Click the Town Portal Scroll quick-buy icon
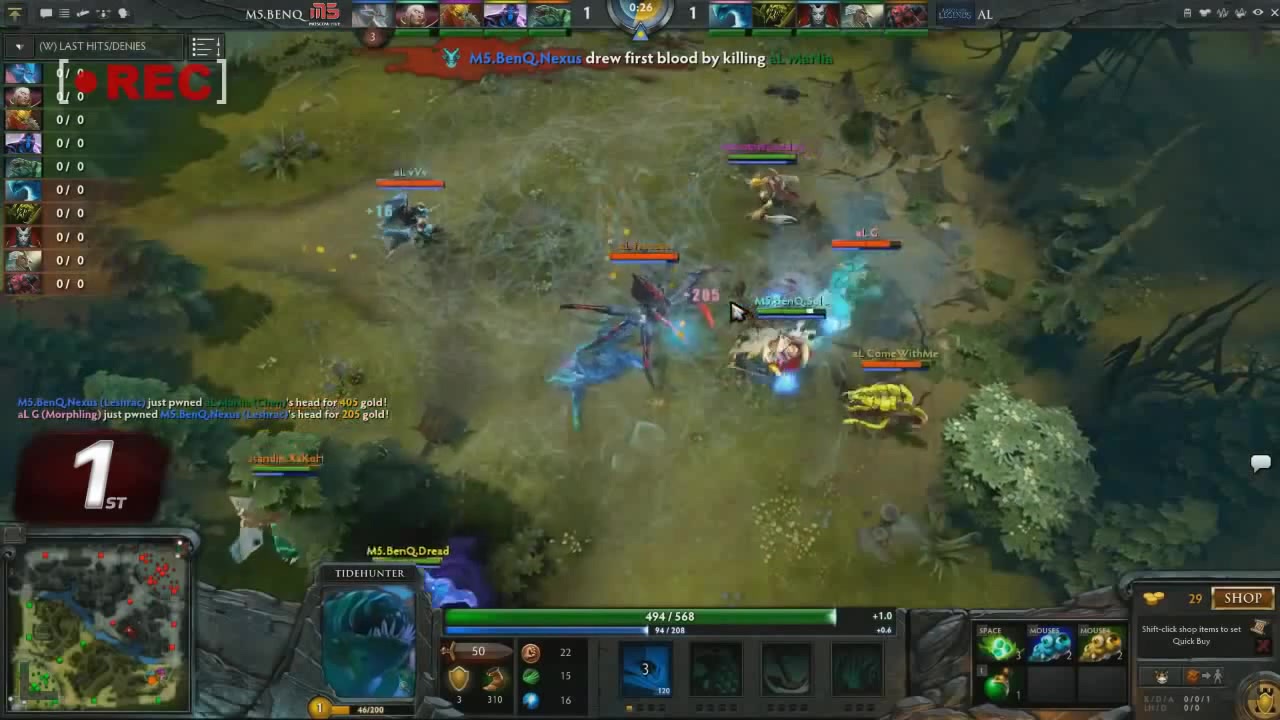Screen dimensions: 1280x720 tap(1260, 628)
